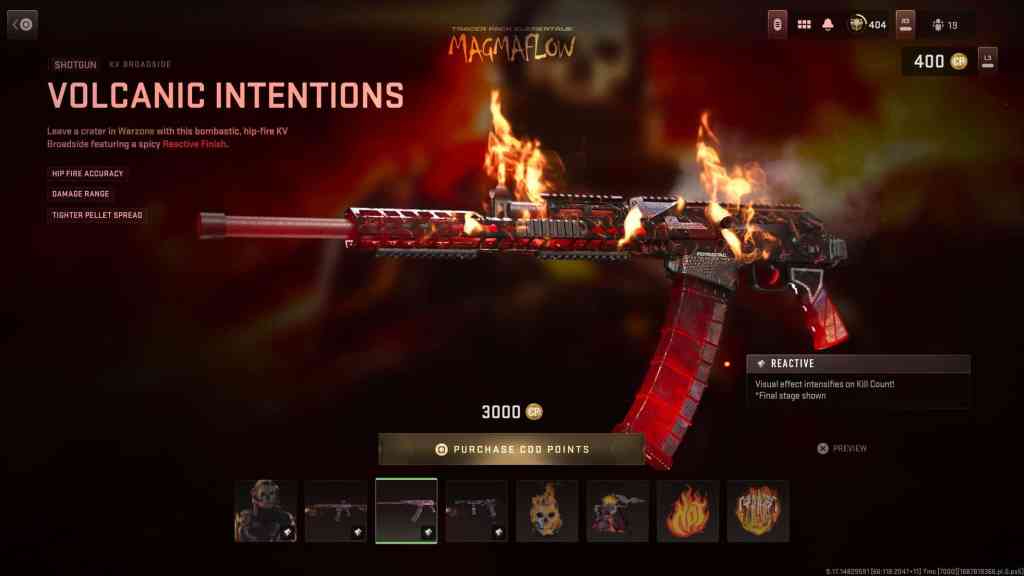The image size is (1024, 576).
Task: Select the dark weapon blueprint thumbnail
Action: 476,511
